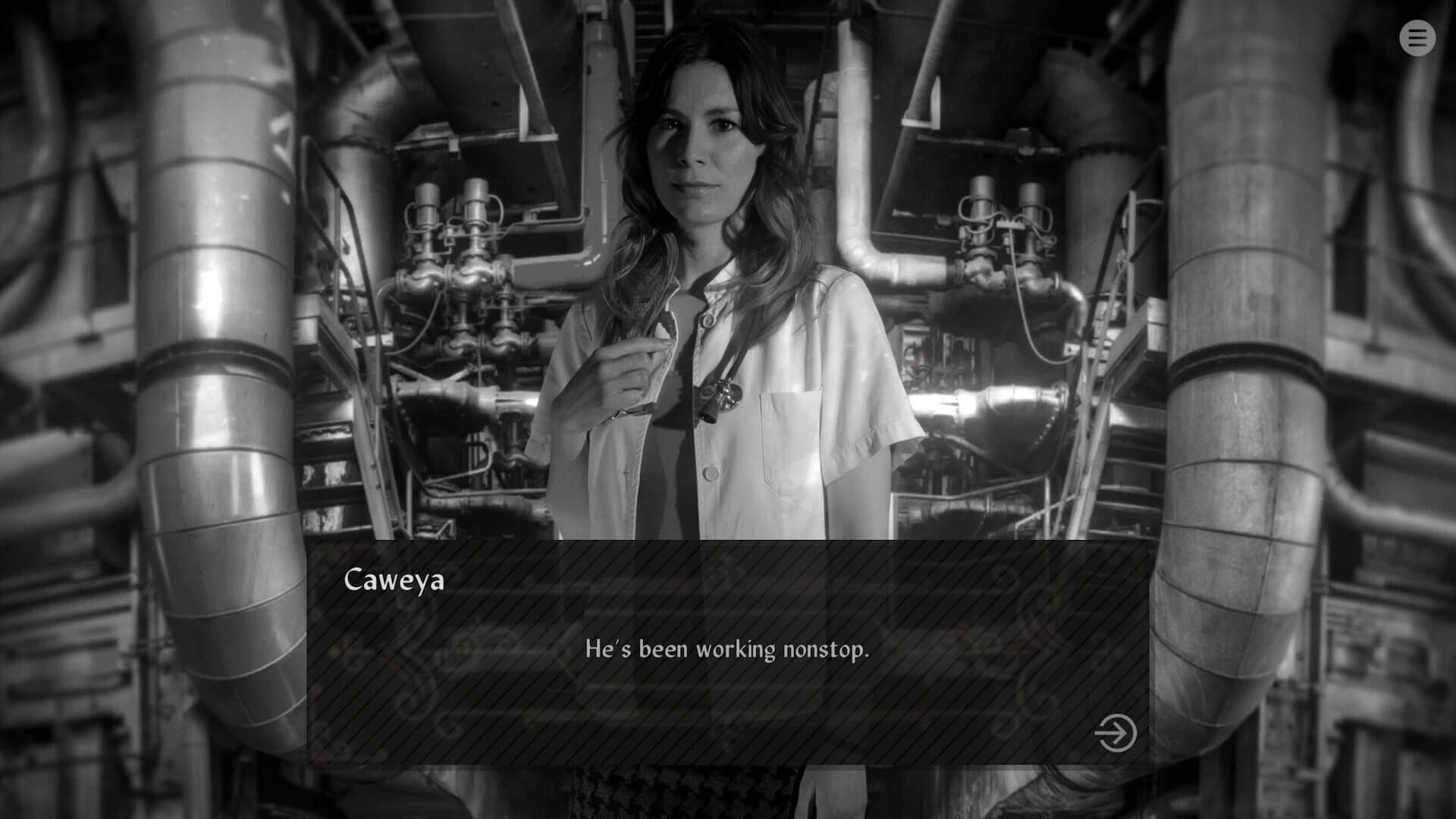Click the arrow icon to continue the conversation
This screenshot has height=819, width=1456.
(1115, 734)
